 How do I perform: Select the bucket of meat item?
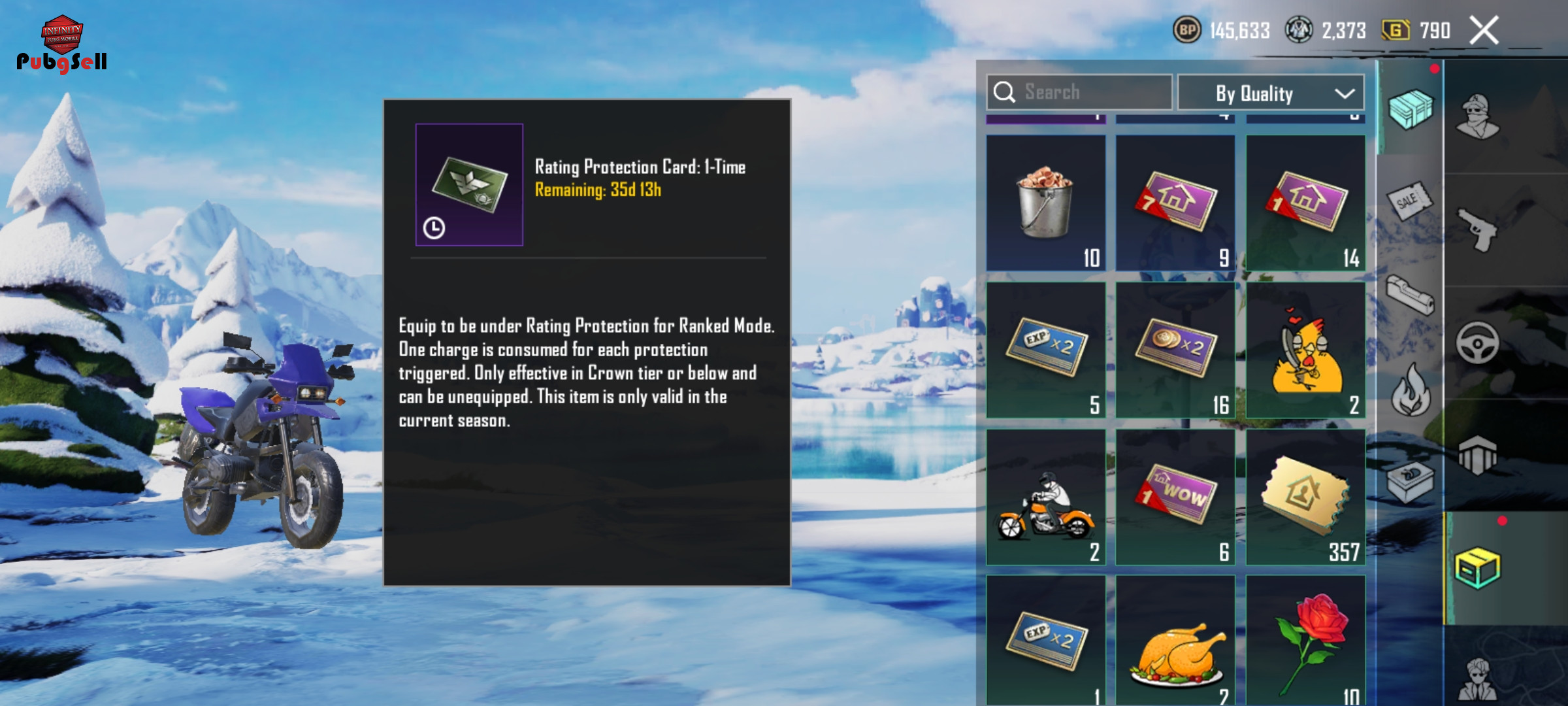(x=1045, y=203)
